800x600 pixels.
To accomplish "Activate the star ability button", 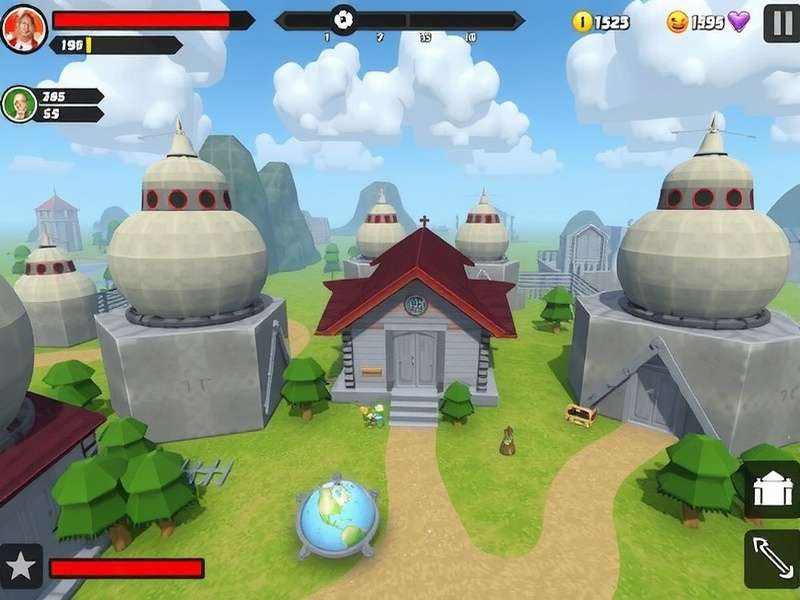I will click(22, 567).
